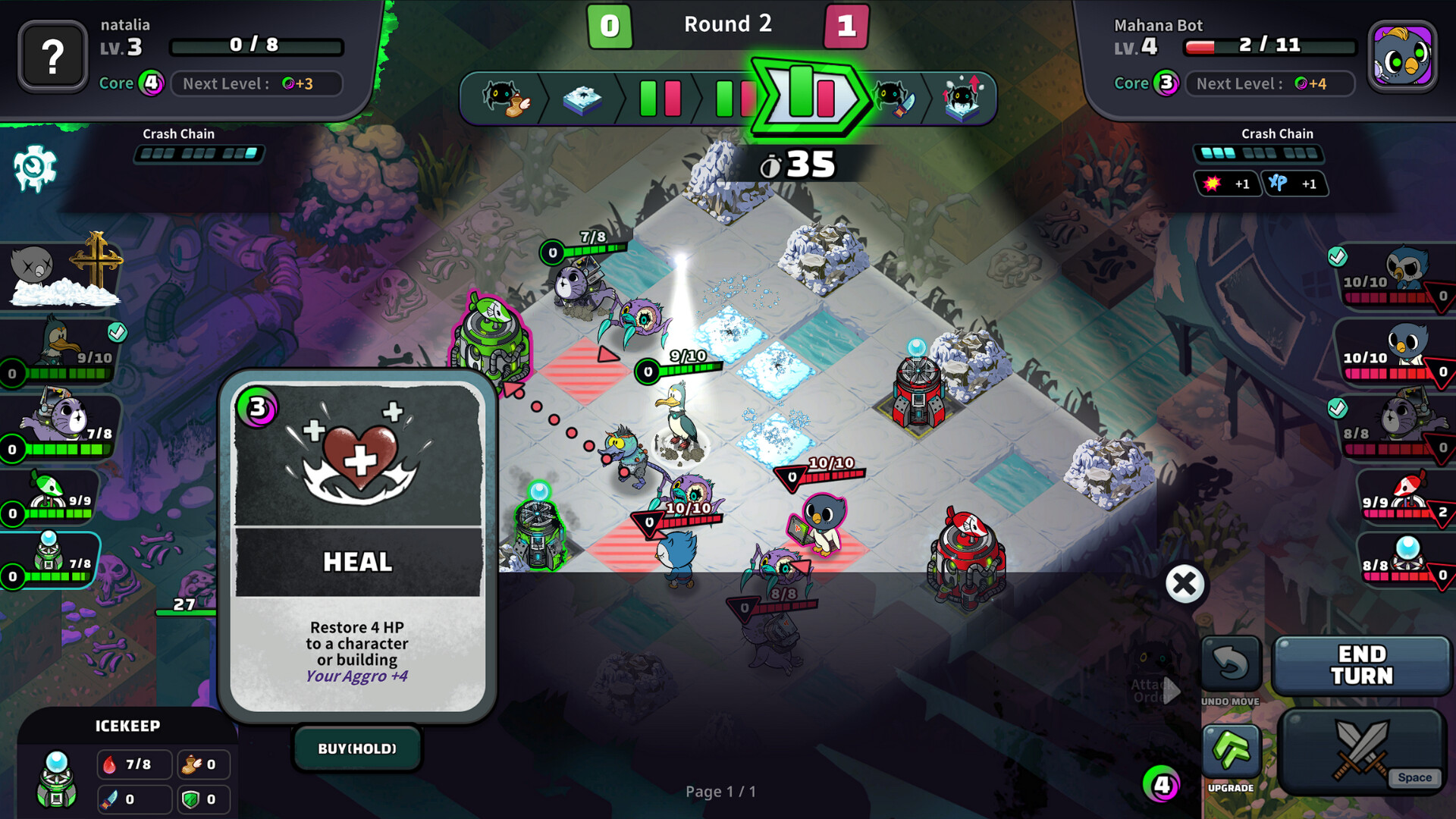Click the BUY (HOLD) button
The width and height of the screenshot is (1456, 819).
357,748
